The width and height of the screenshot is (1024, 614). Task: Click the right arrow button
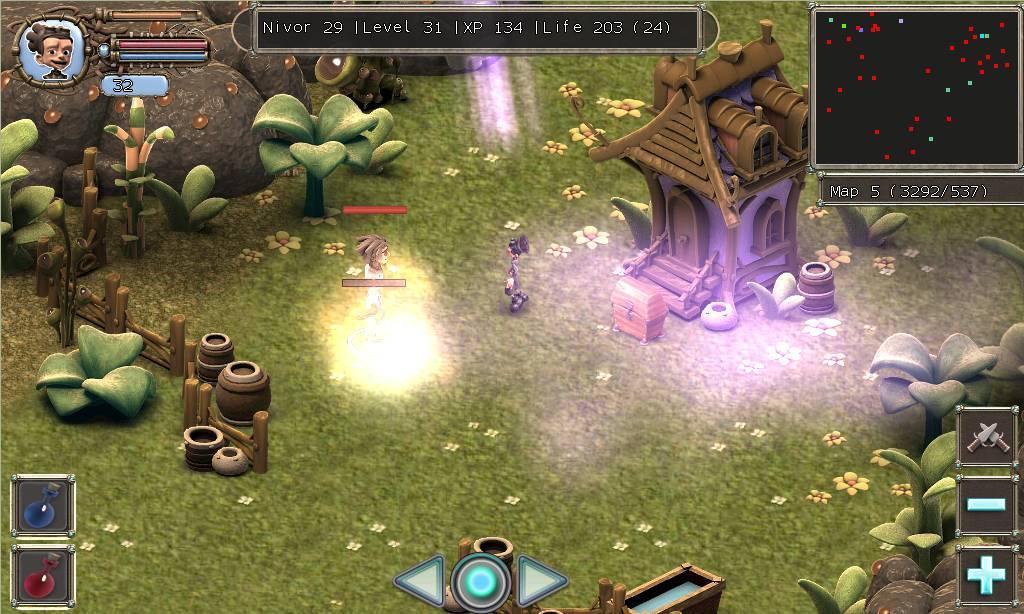(541, 581)
